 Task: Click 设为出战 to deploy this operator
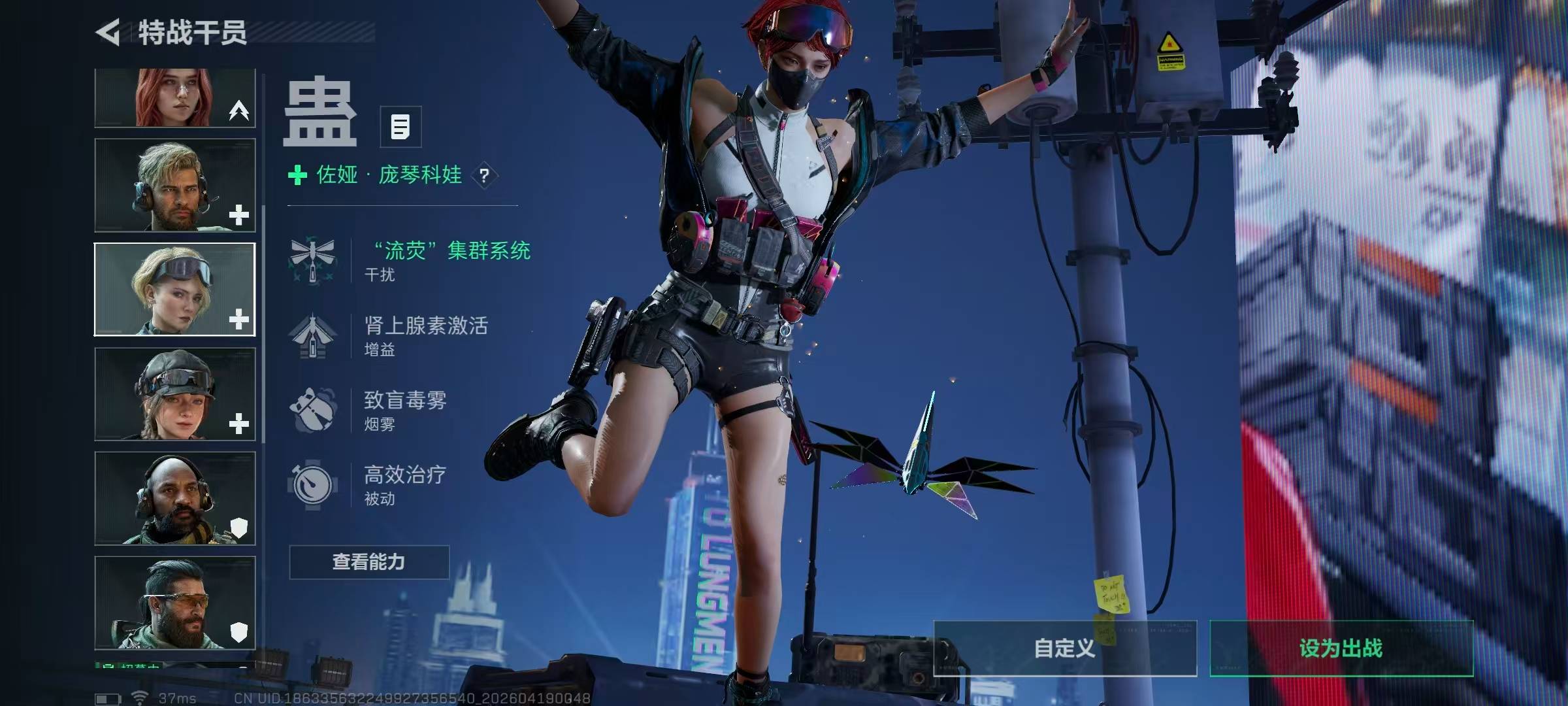1341,648
